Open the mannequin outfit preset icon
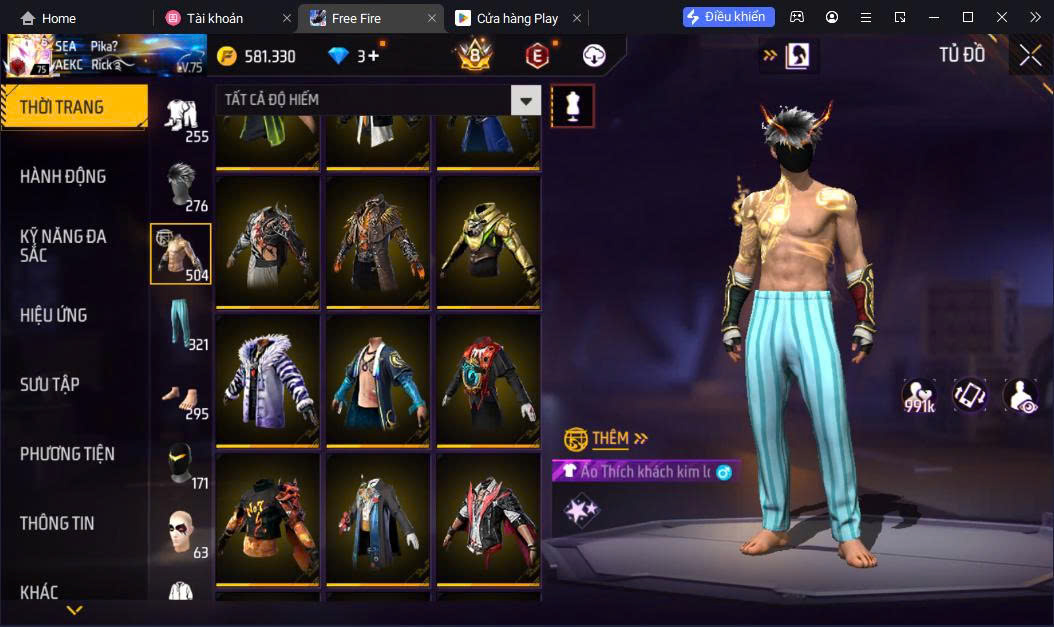Screen dimensions: 1054x627 pyautogui.click(x=573, y=105)
